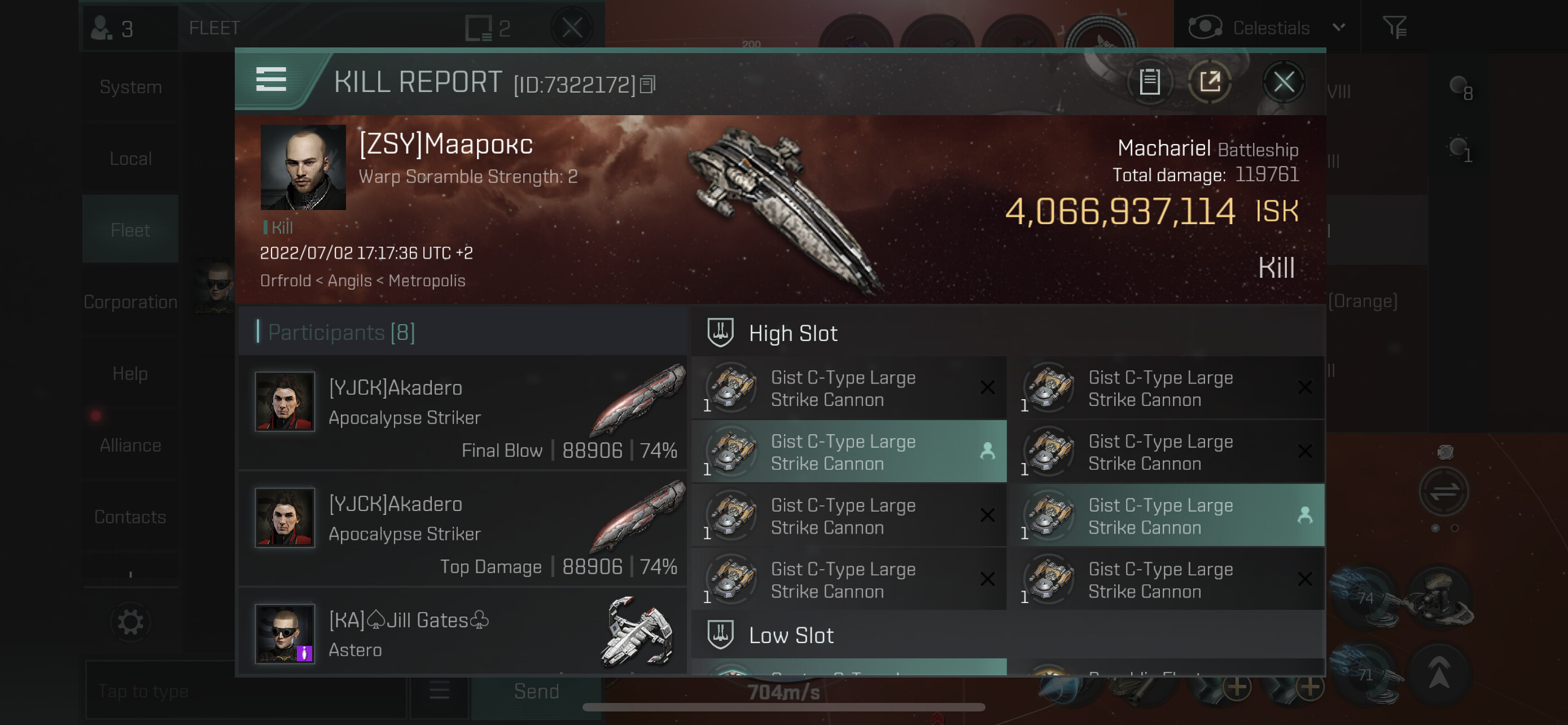Select the Final Blow Akadero participant row

tap(463, 414)
